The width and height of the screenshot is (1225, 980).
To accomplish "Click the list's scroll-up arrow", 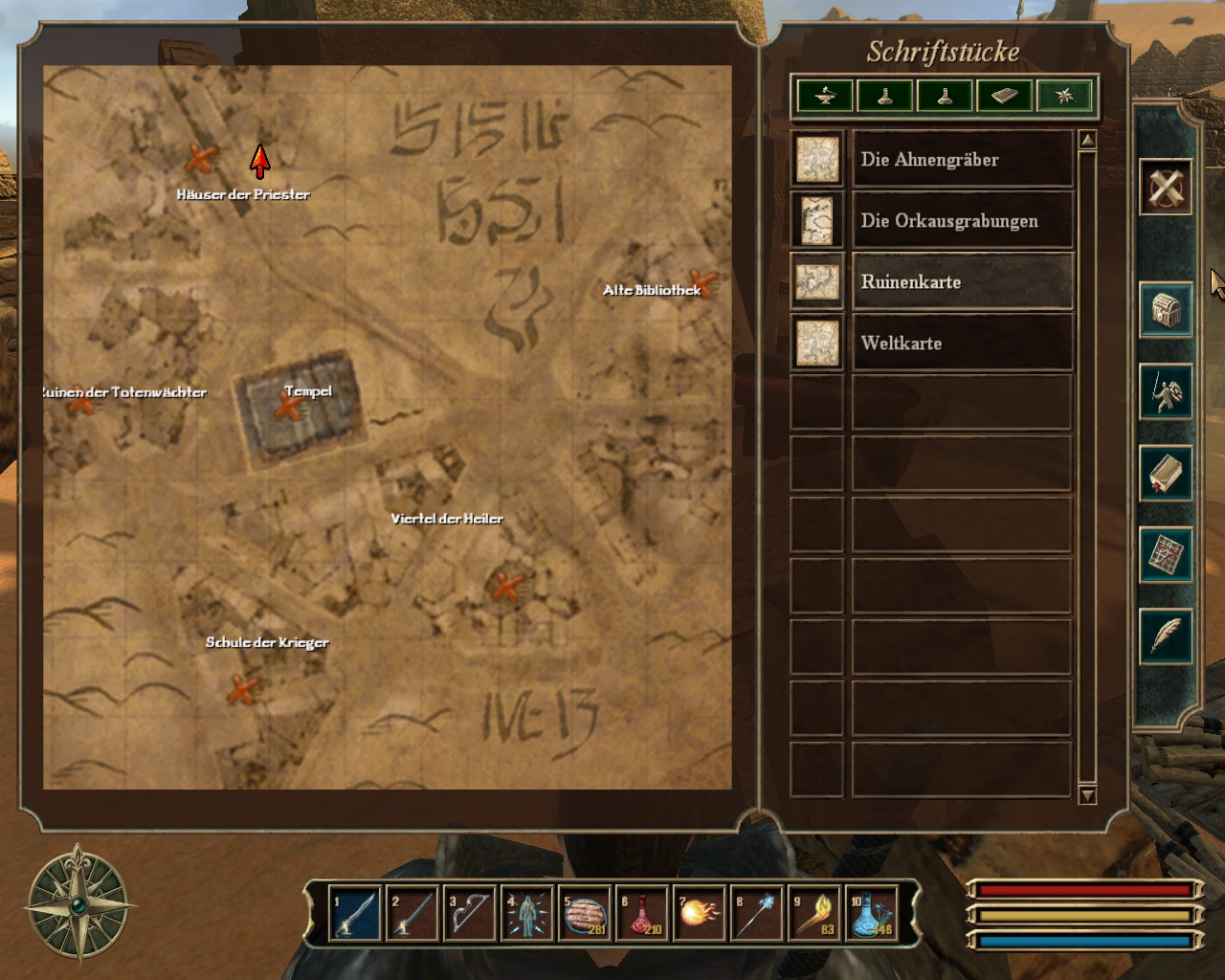I will [x=1087, y=141].
